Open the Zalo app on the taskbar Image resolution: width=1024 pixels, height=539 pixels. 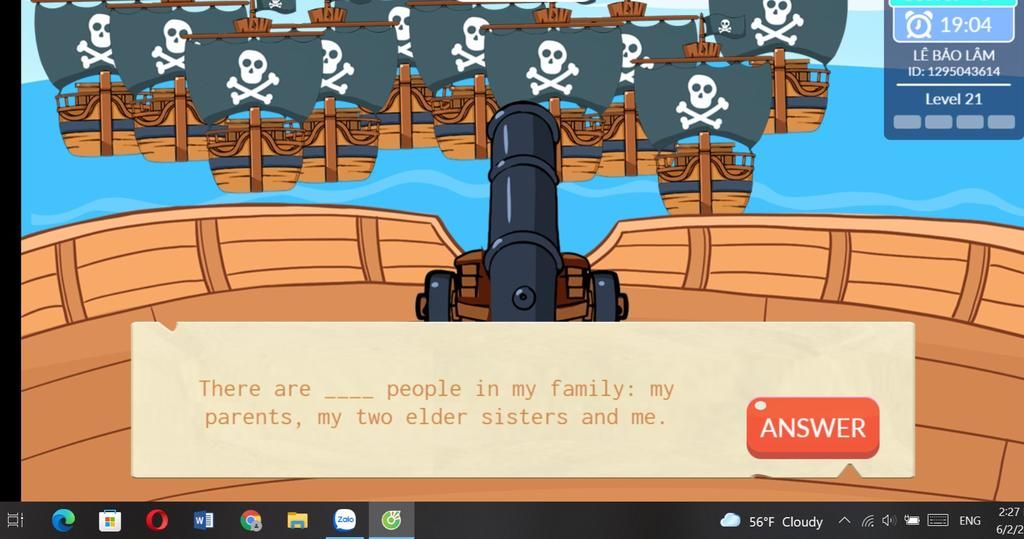tap(344, 520)
